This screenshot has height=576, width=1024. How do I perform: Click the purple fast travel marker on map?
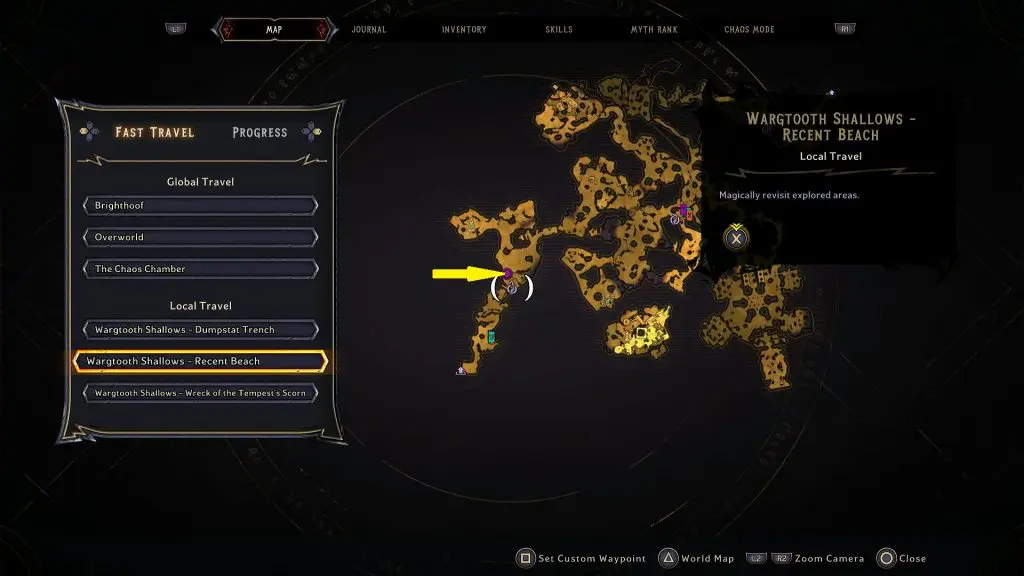508,273
